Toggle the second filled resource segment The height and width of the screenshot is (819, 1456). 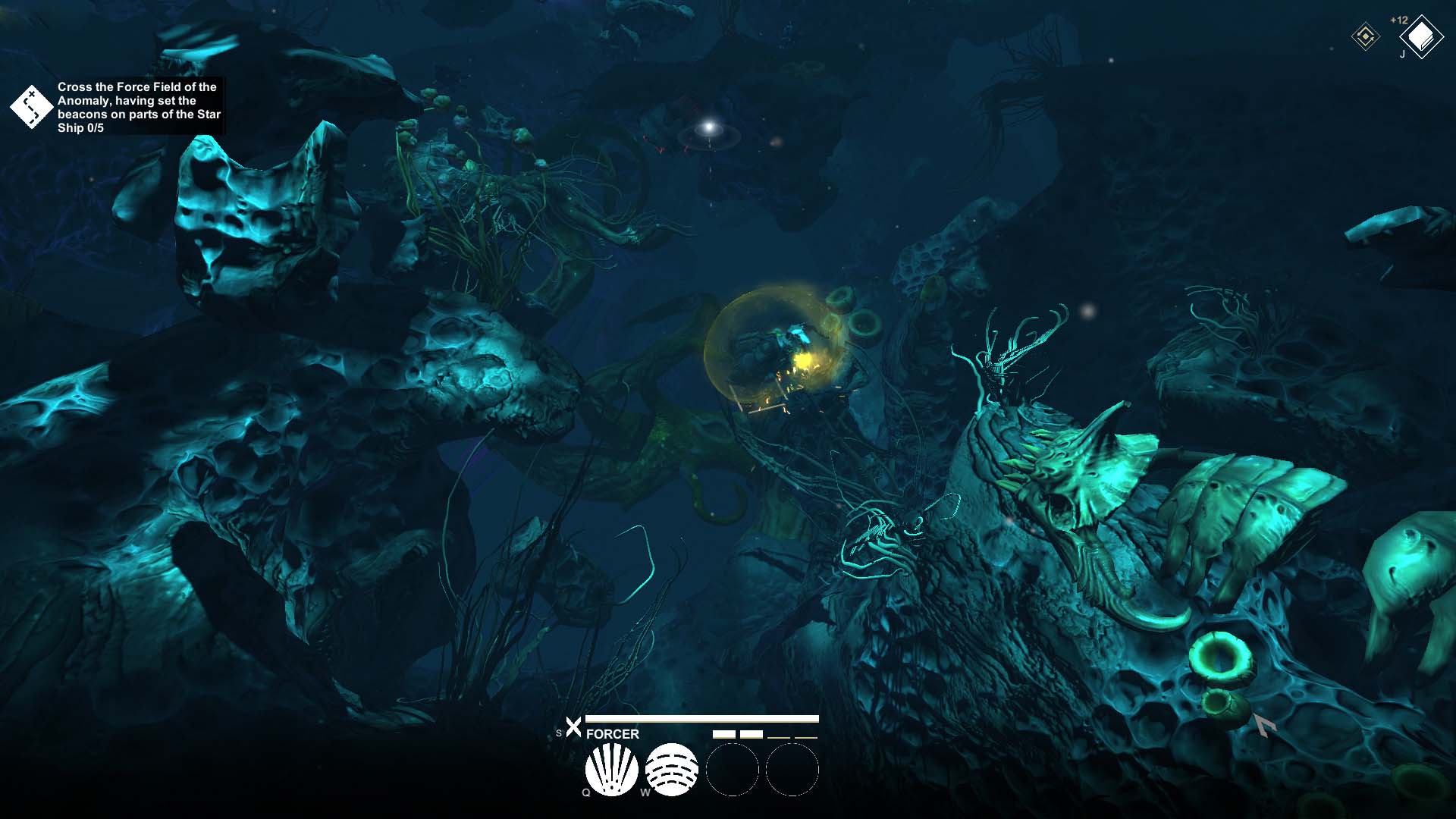coord(752,734)
